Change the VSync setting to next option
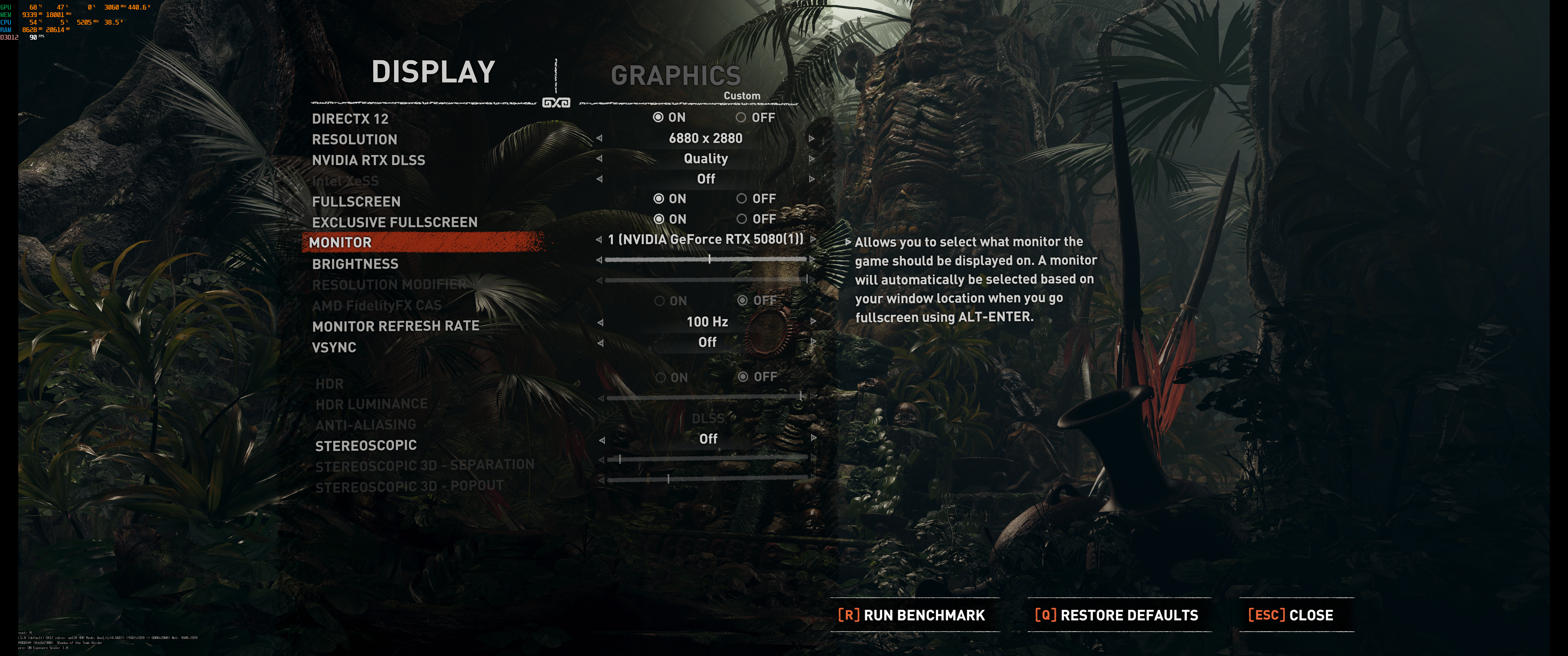This screenshot has height=656, width=1568. tap(813, 342)
